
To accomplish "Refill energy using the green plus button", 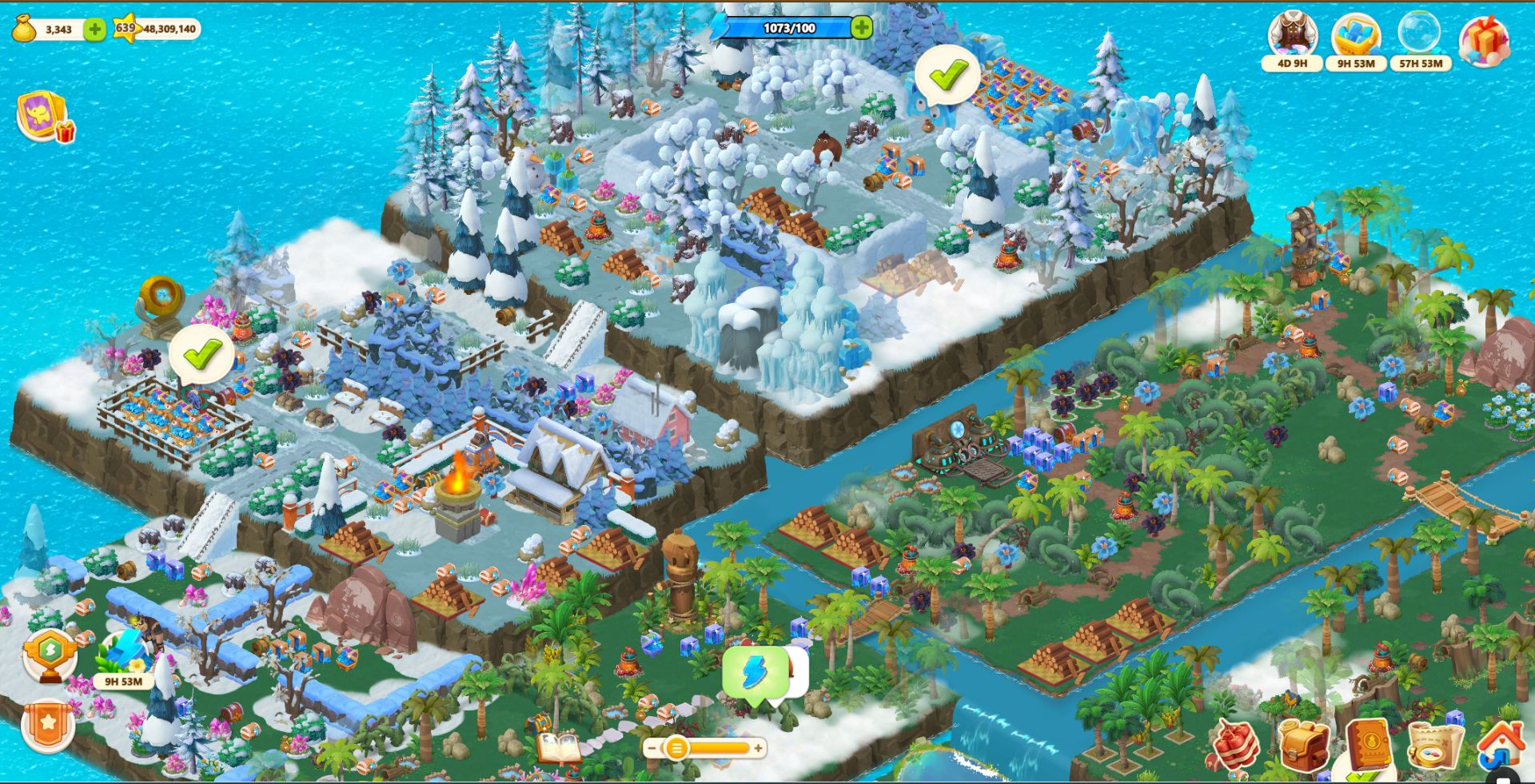I will [x=861, y=28].
